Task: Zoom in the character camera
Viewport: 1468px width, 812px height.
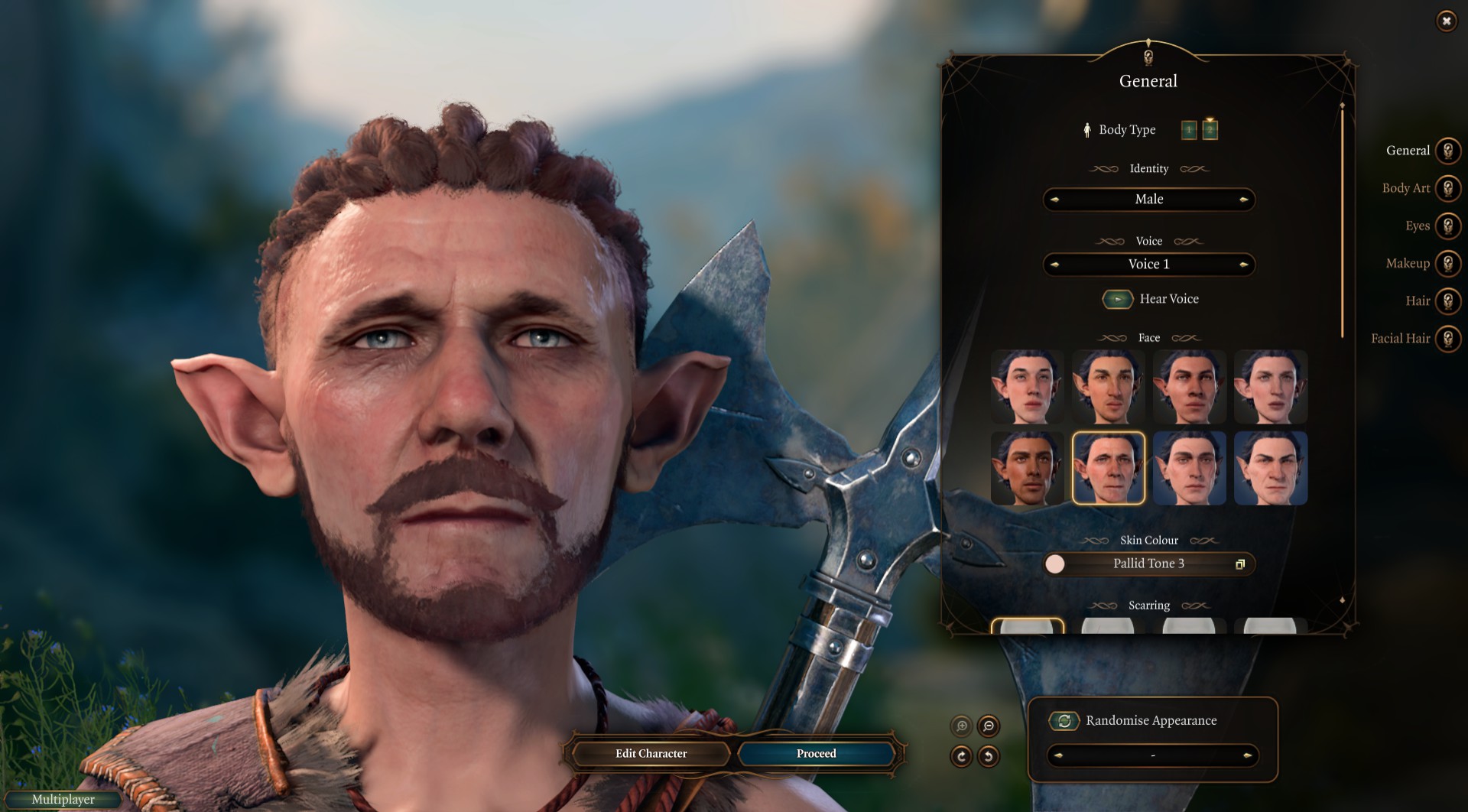Action: tap(961, 726)
